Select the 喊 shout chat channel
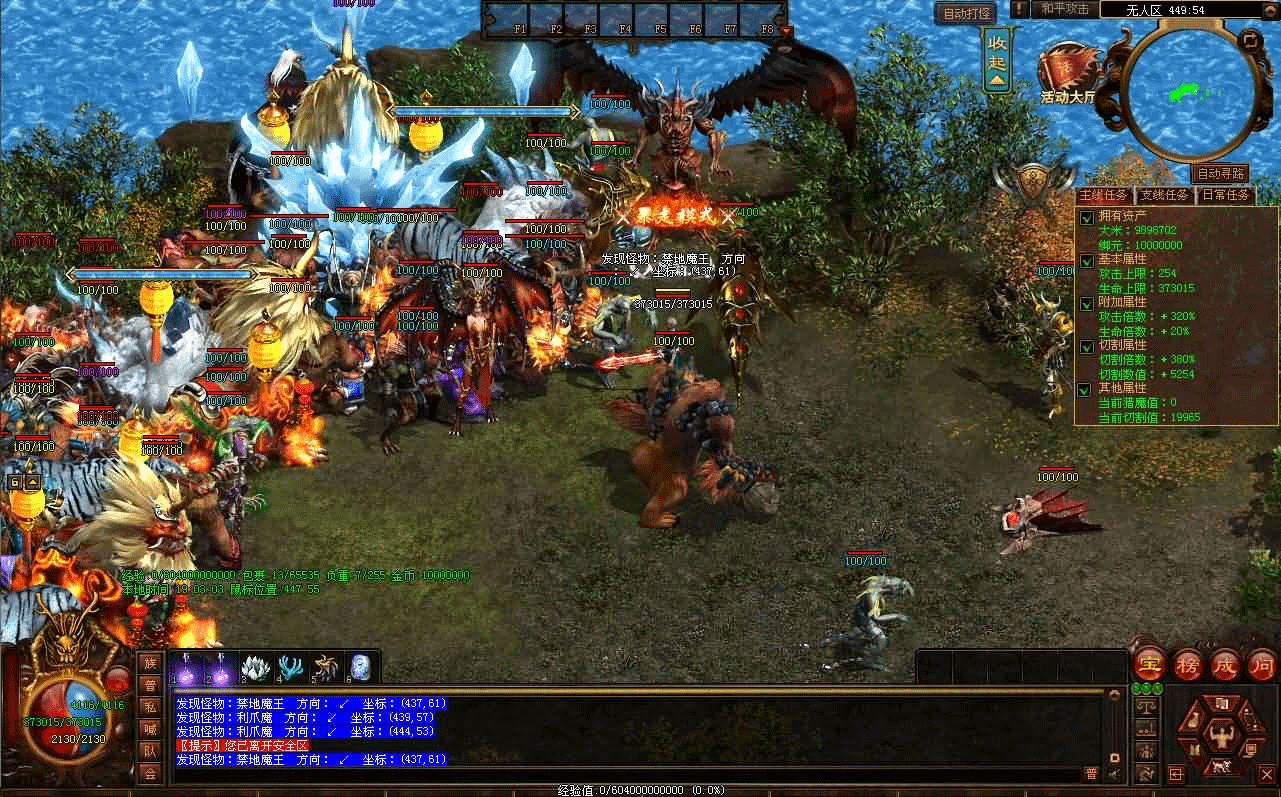The height and width of the screenshot is (797, 1281). click(x=150, y=729)
